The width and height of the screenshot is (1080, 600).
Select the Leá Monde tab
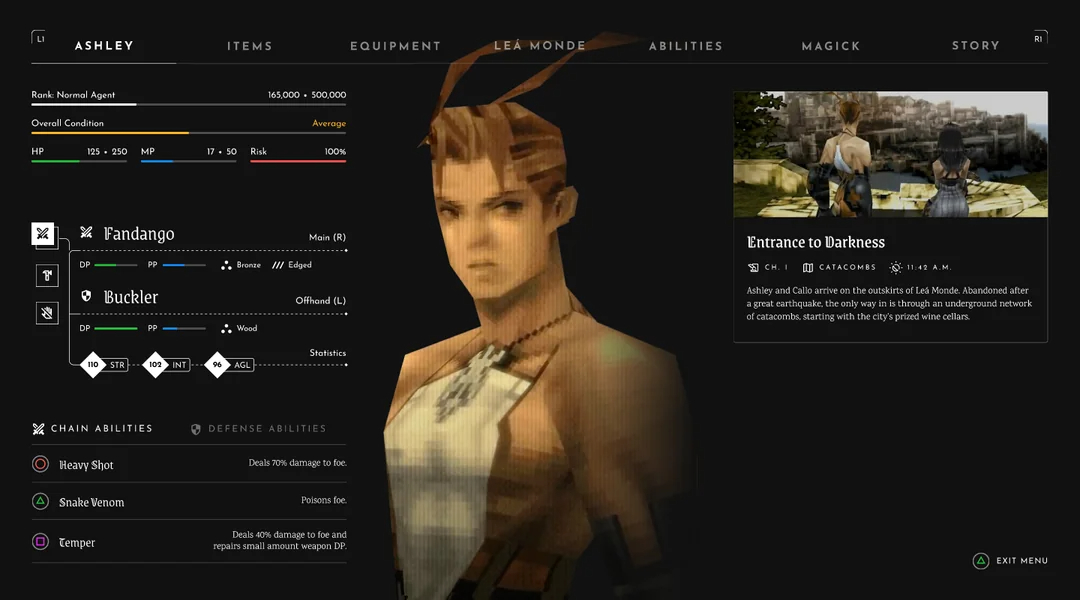point(540,46)
